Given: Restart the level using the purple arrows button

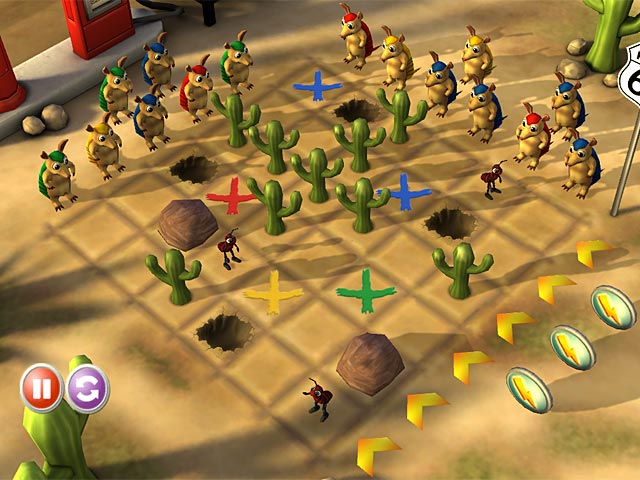Looking at the screenshot, I should [88, 388].
